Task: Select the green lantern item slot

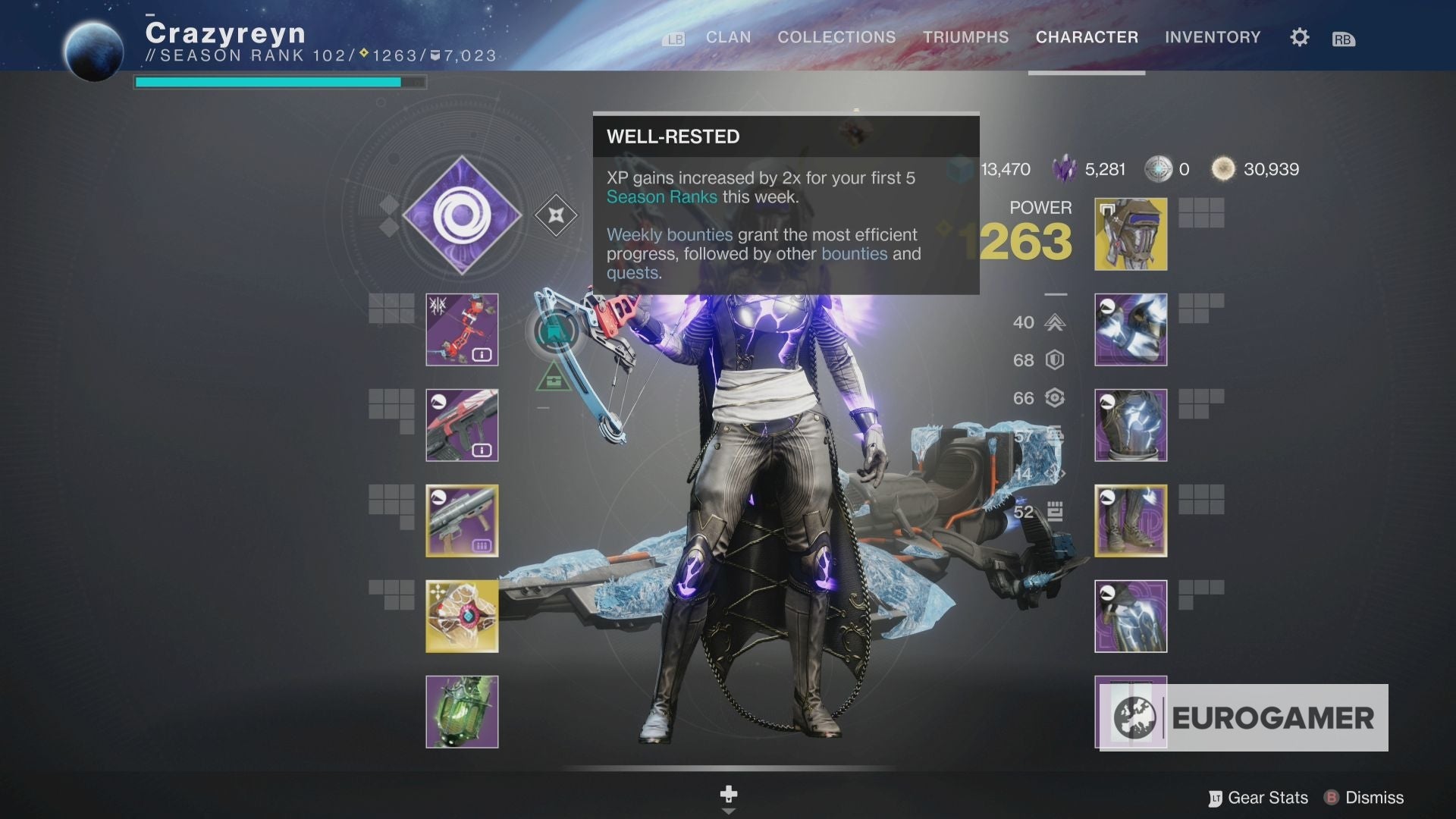Action: [x=462, y=712]
